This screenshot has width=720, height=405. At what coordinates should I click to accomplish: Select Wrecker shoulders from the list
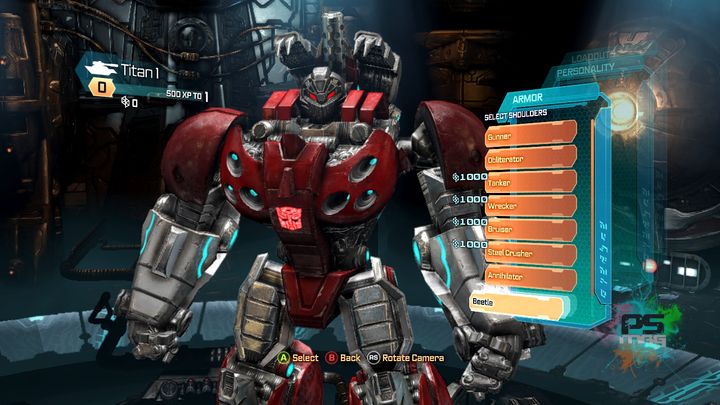tap(530, 206)
